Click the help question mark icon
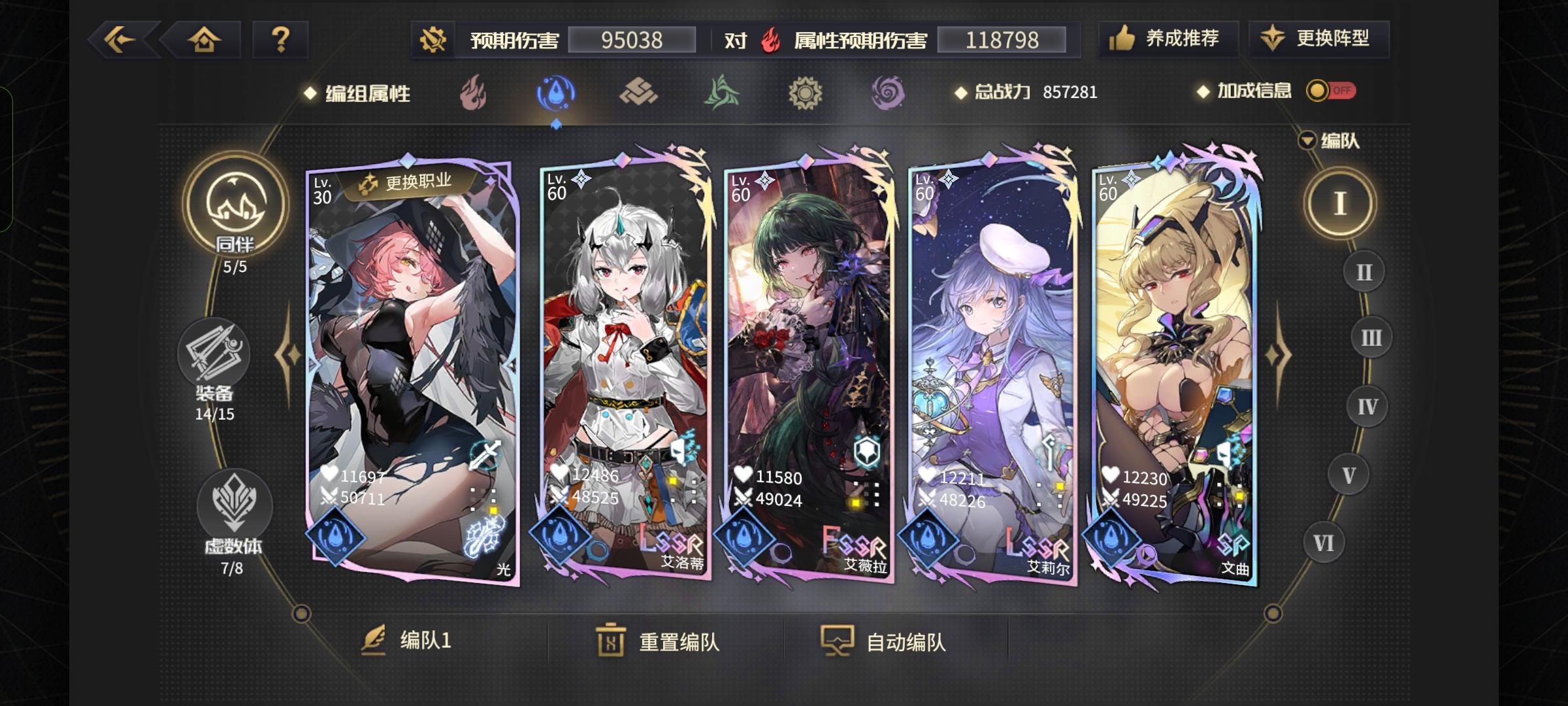This screenshot has height=706, width=1568. point(281,39)
